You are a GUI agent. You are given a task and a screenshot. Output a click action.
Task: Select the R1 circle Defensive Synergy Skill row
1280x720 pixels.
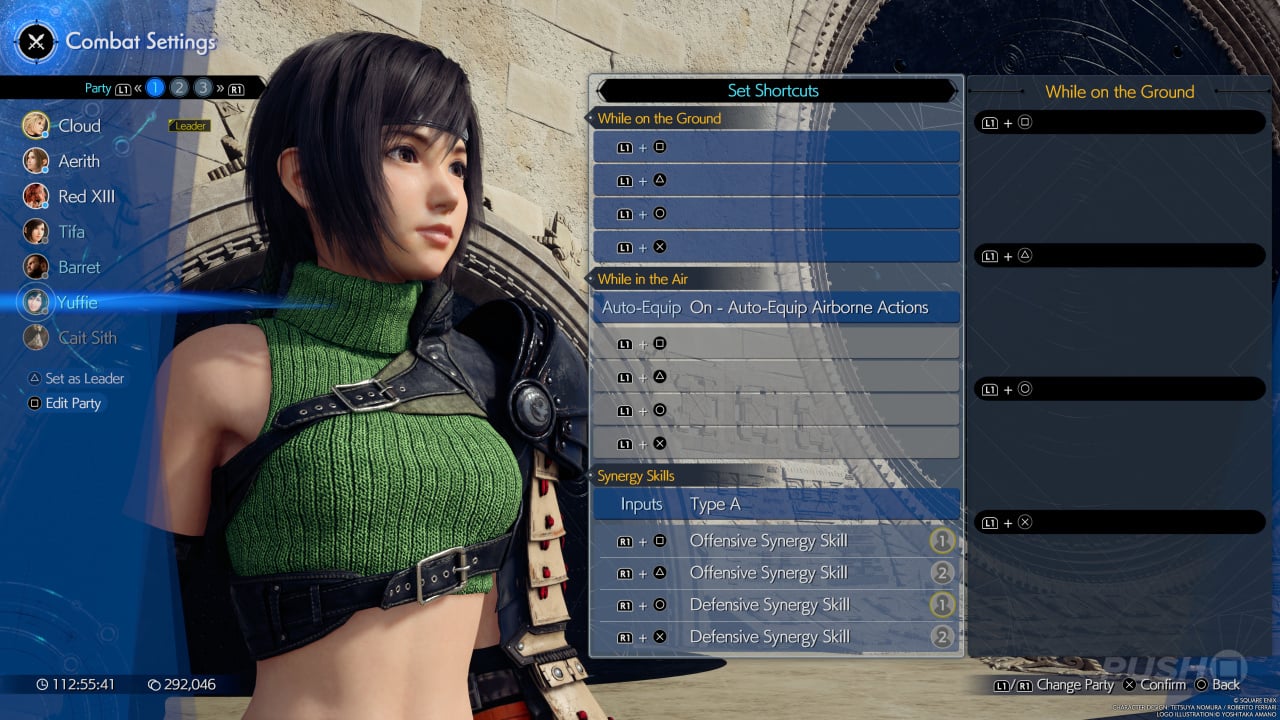click(775, 605)
